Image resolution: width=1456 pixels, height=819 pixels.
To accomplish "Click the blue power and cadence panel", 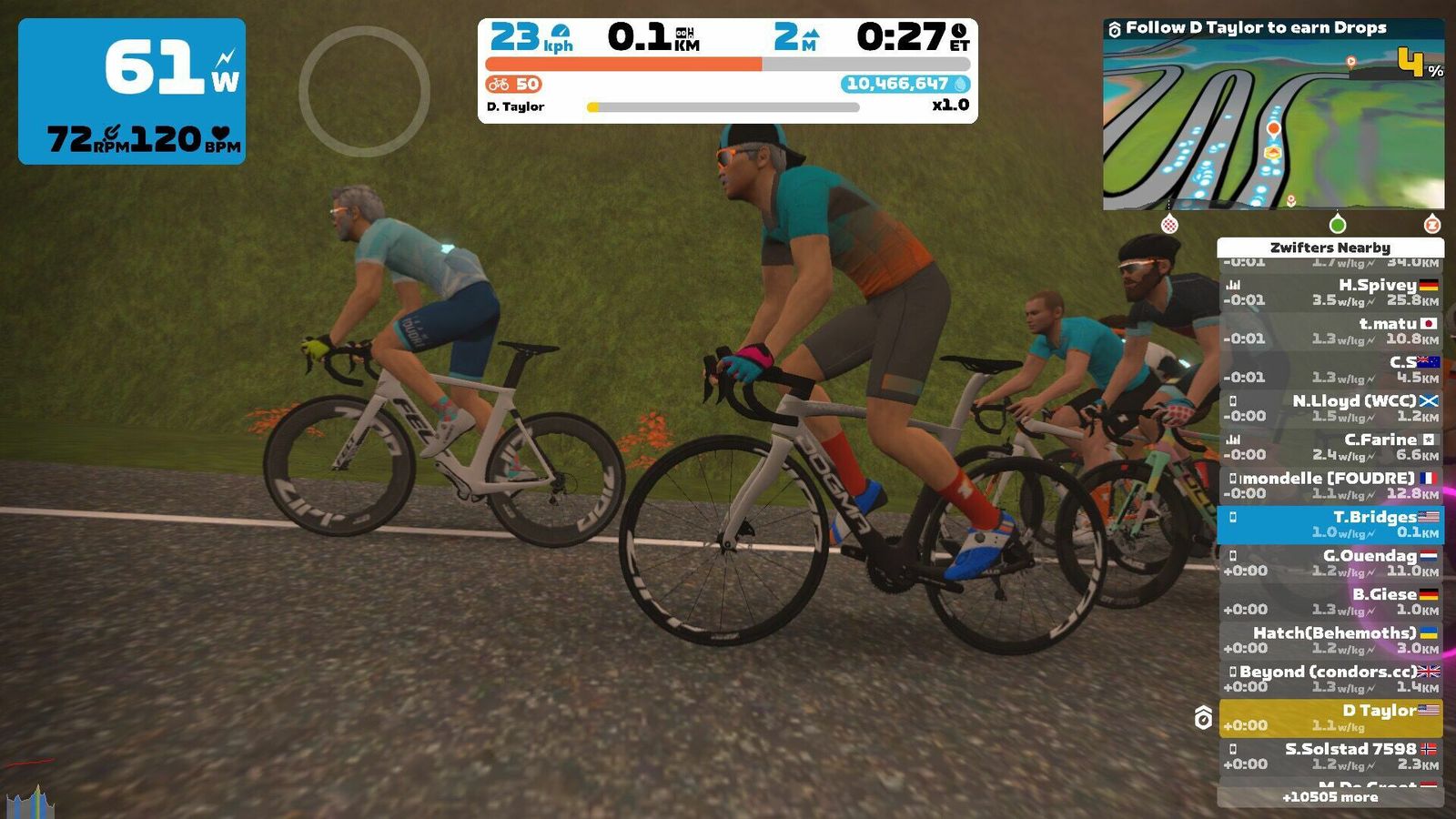I will [x=132, y=91].
